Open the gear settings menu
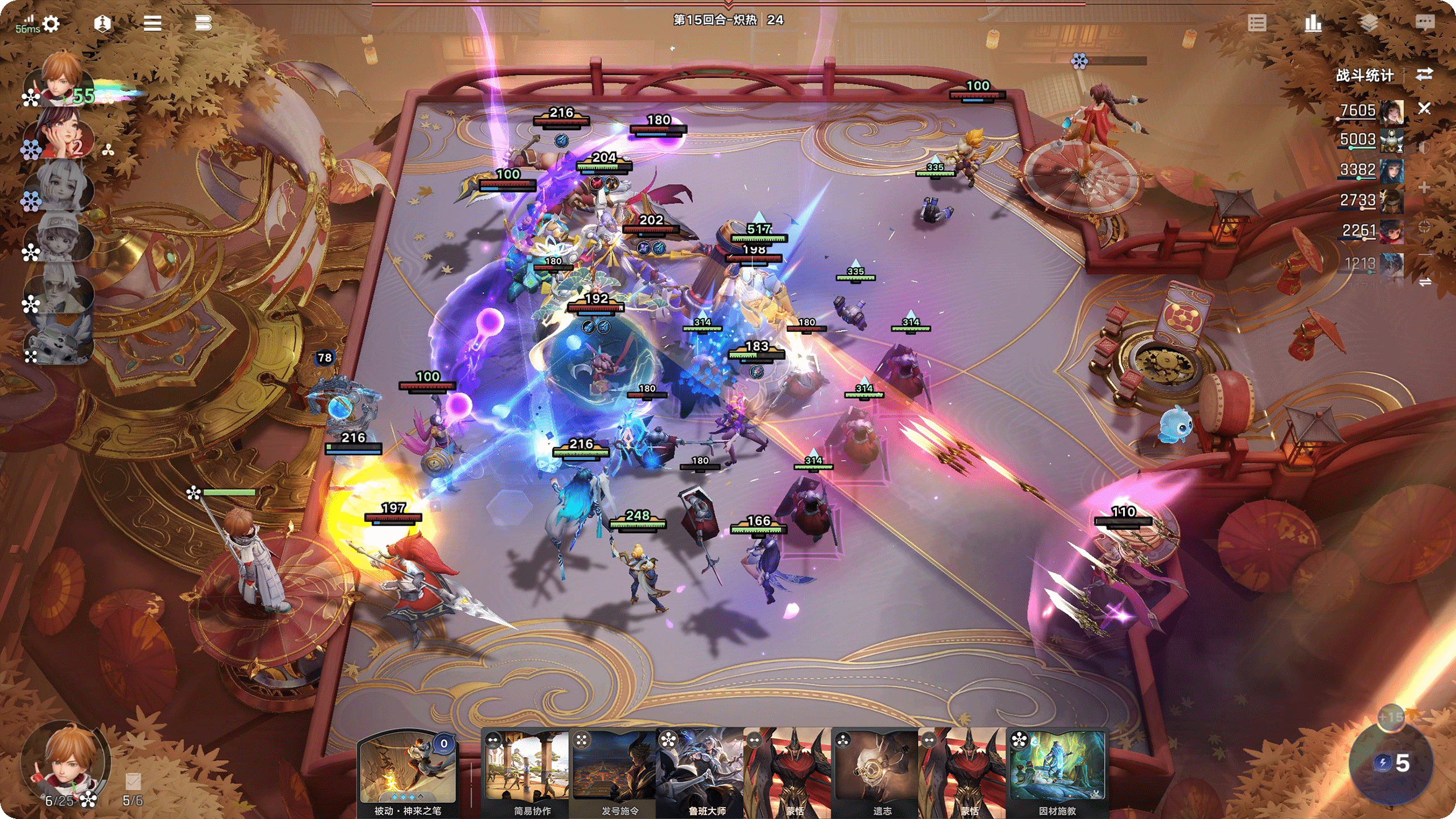This screenshot has width=1456, height=819. [x=51, y=24]
